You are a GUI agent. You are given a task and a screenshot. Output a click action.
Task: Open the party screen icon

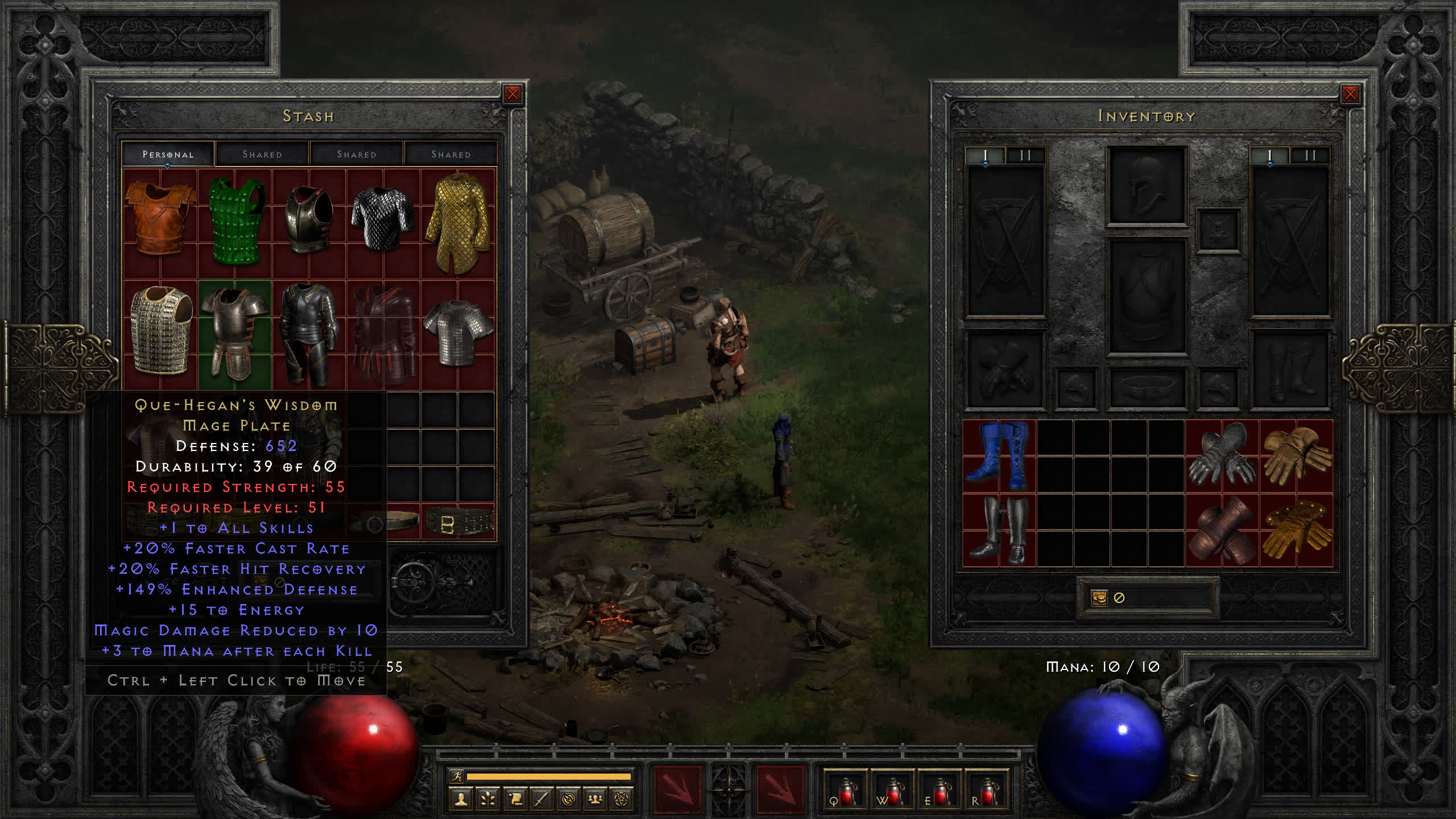(x=595, y=800)
